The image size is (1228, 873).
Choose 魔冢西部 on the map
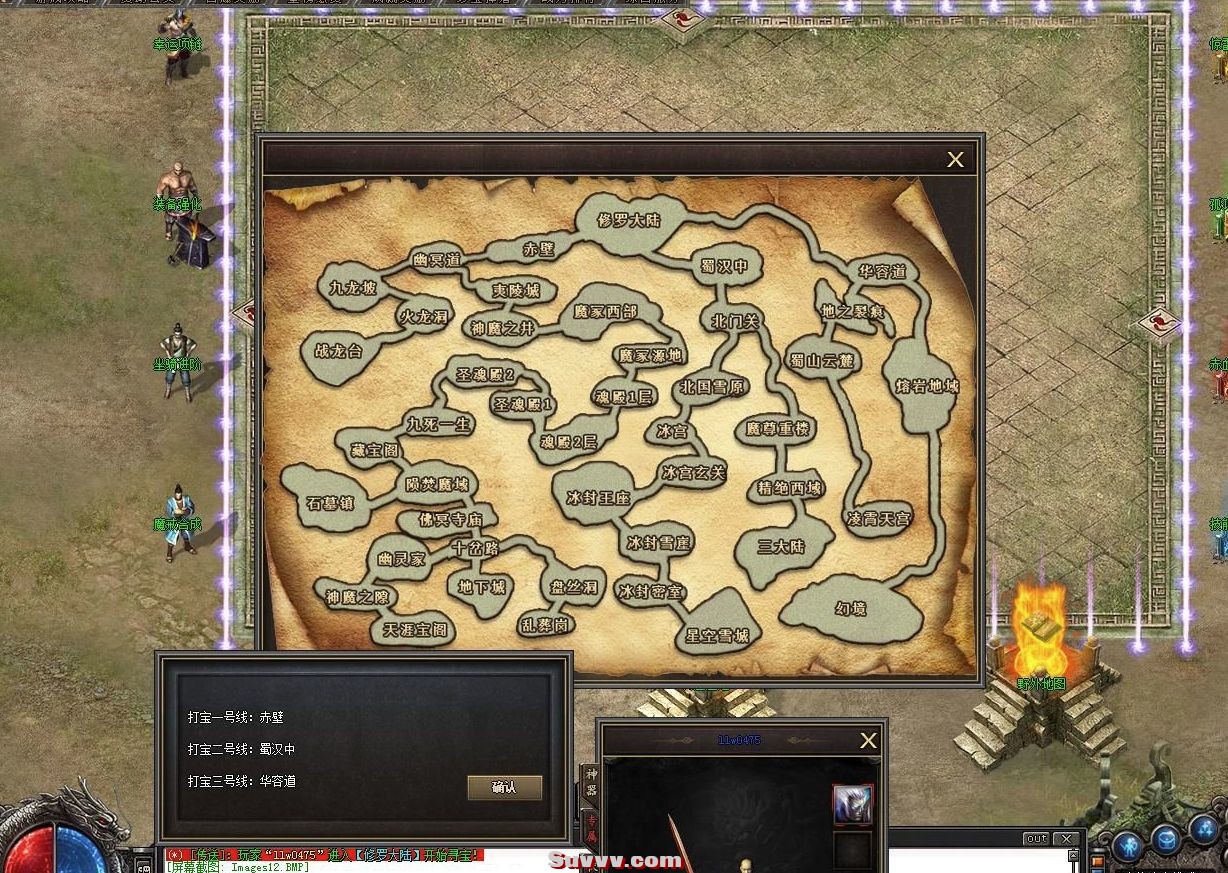tap(605, 312)
